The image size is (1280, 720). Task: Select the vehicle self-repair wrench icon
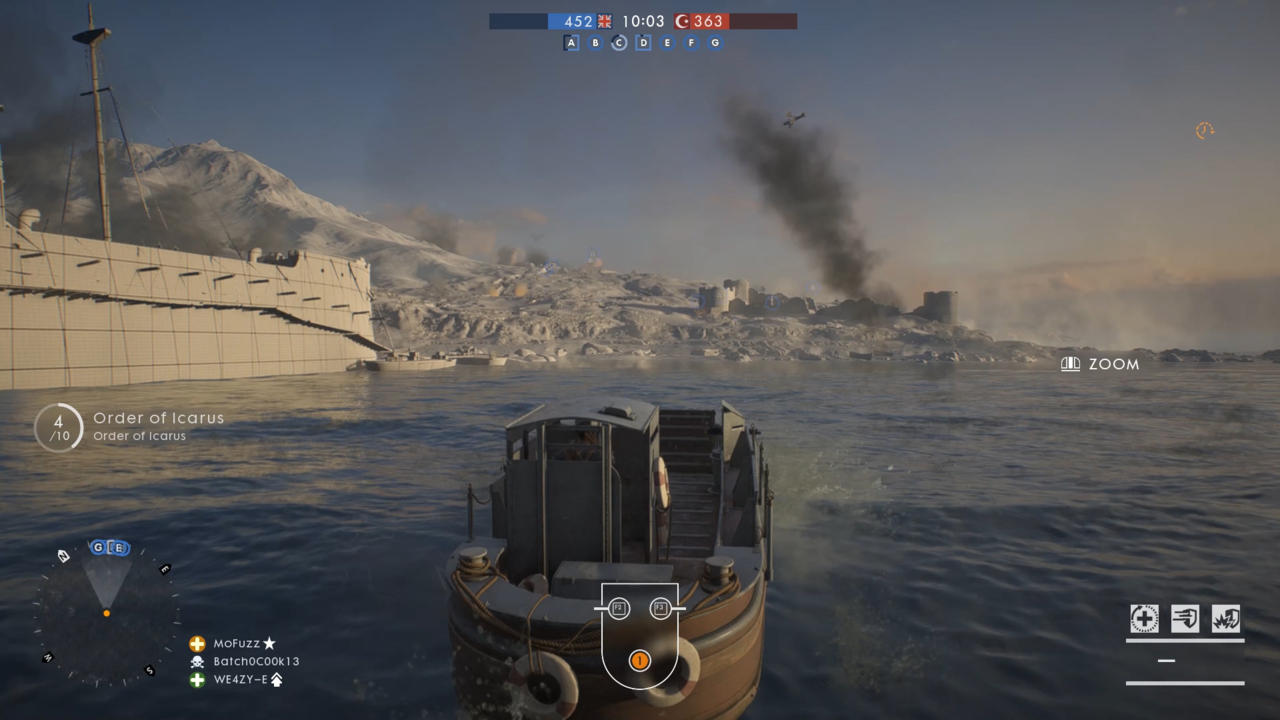(x=1144, y=618)
